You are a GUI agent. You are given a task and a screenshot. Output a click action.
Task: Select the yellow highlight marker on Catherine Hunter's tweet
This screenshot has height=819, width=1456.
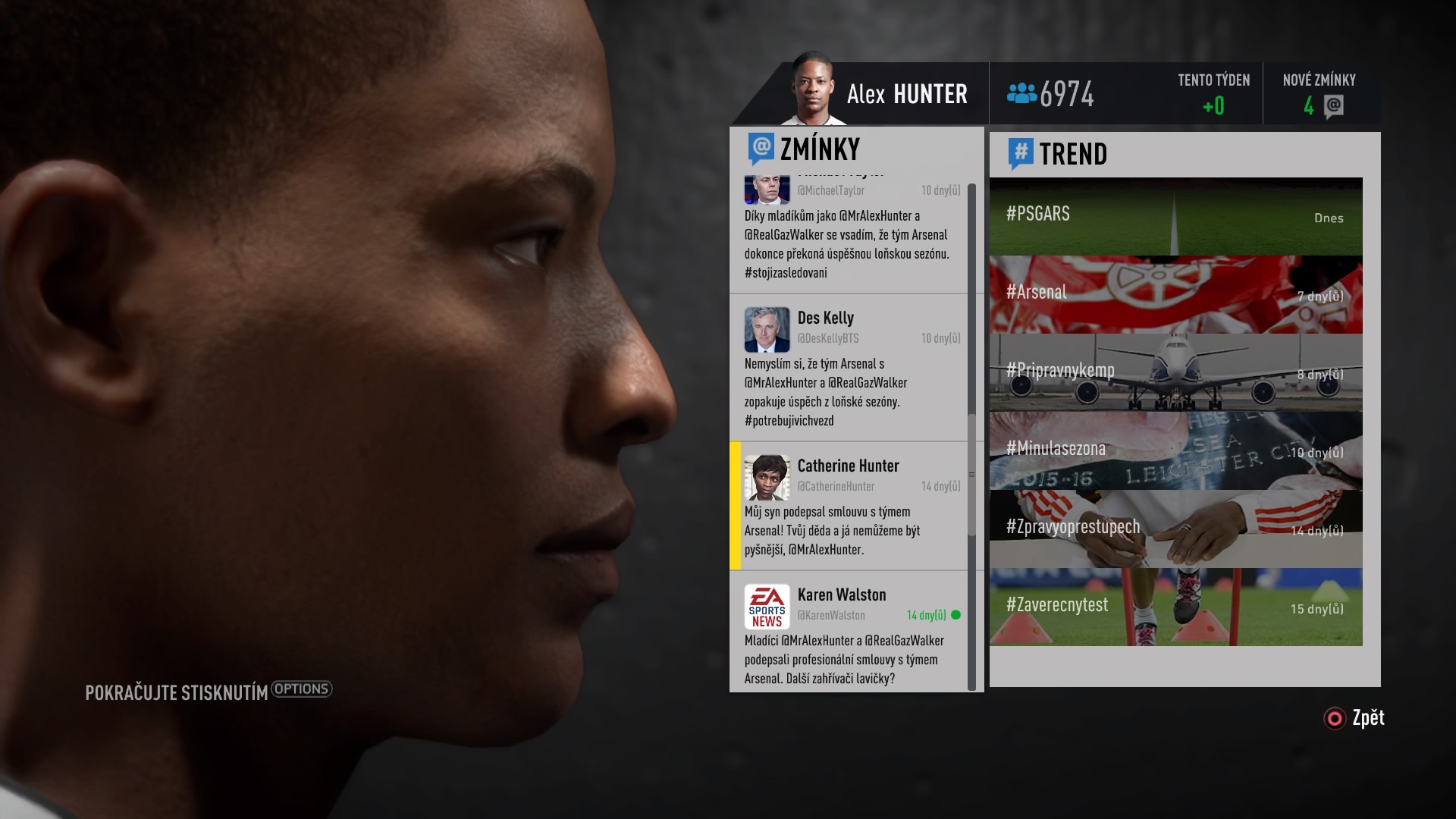point(734,510)
